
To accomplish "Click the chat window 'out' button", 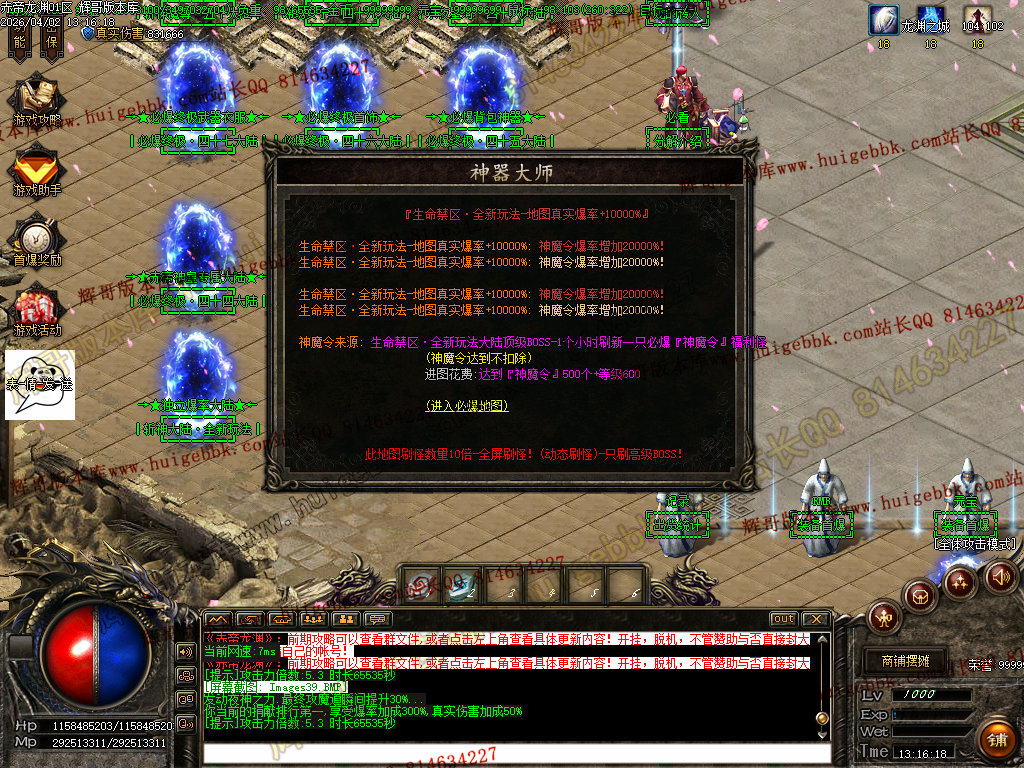I will point(784,619).
